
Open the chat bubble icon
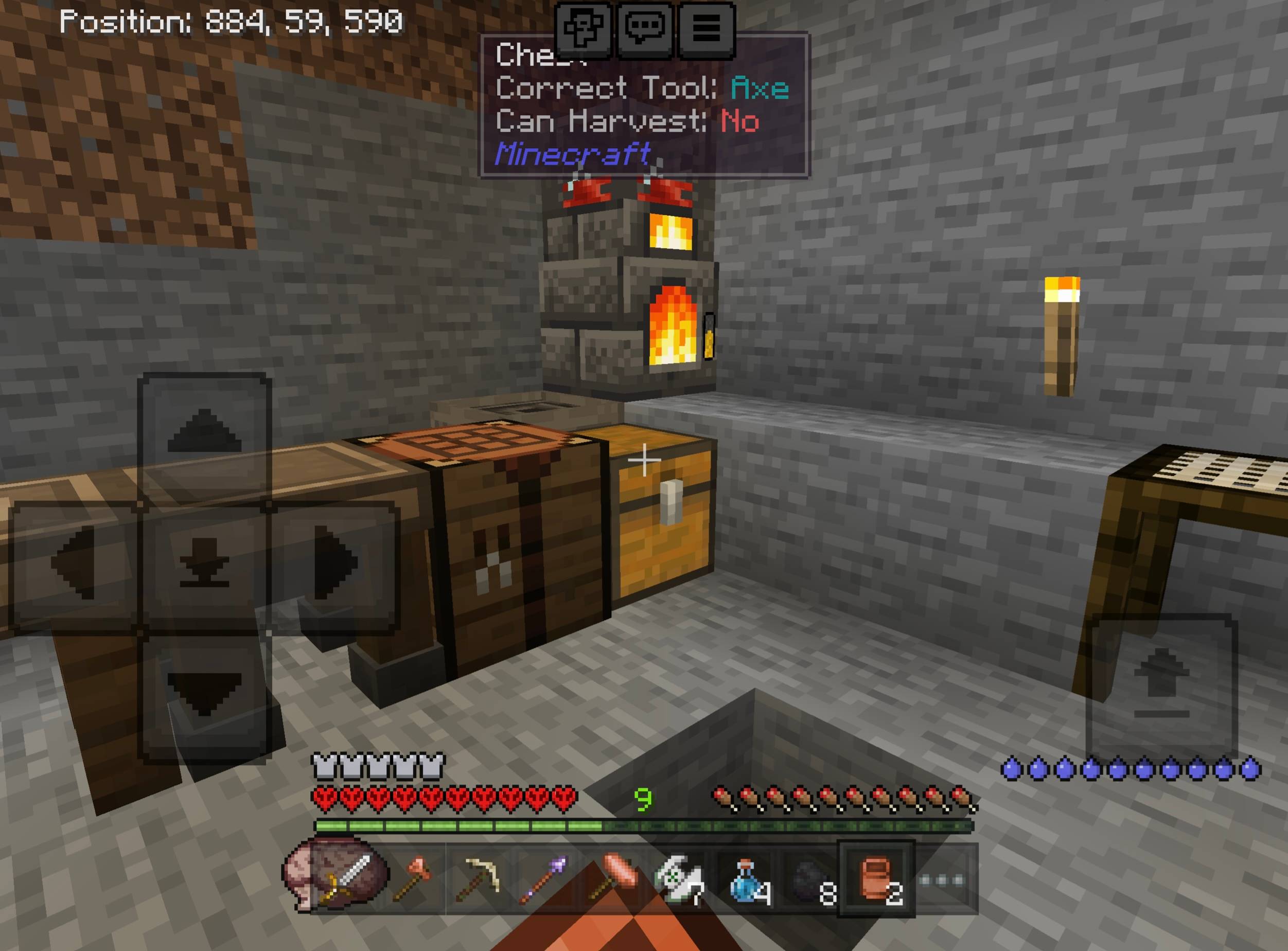tap(646, 29)
